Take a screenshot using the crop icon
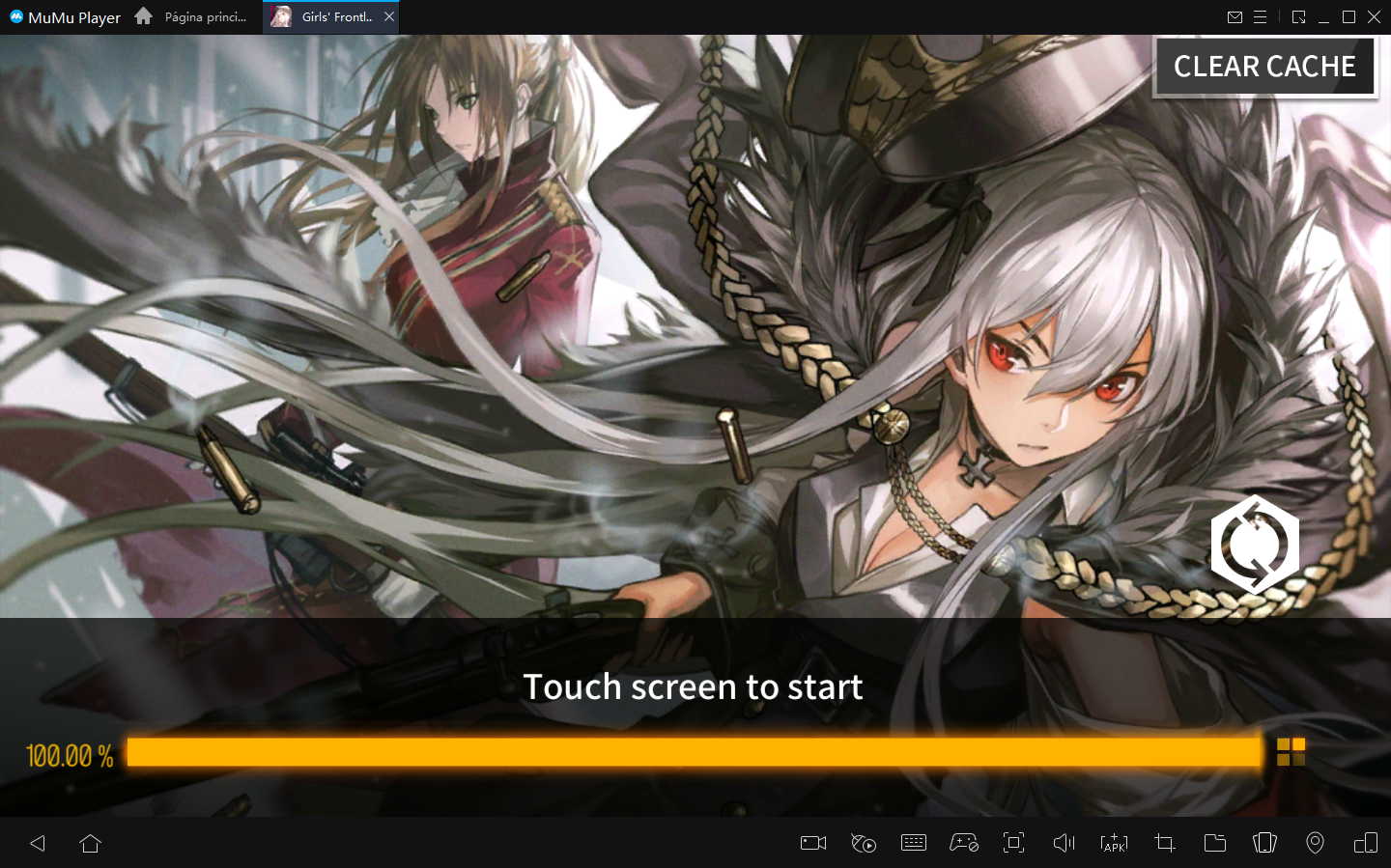 pos(1164,843)
